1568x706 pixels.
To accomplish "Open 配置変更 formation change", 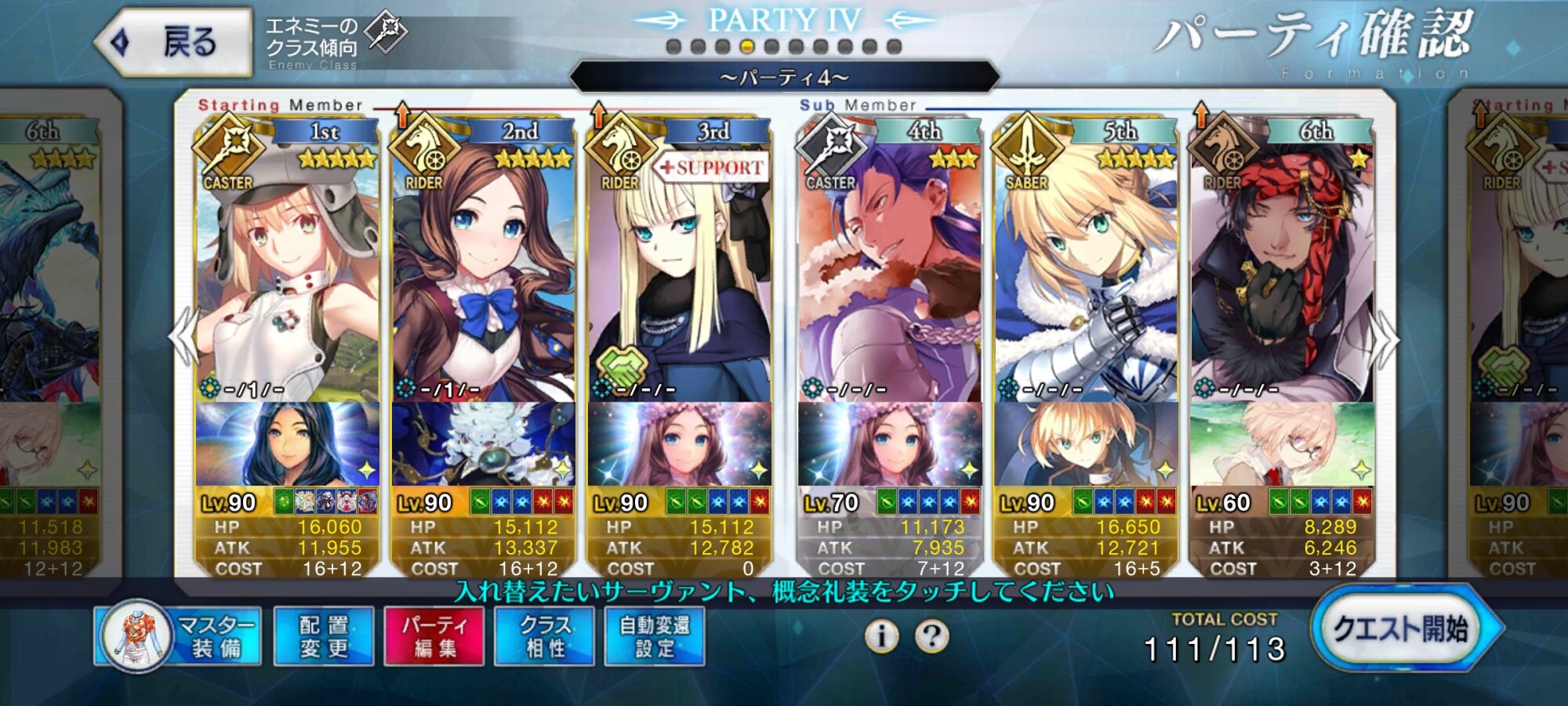I will click(324, 636).
